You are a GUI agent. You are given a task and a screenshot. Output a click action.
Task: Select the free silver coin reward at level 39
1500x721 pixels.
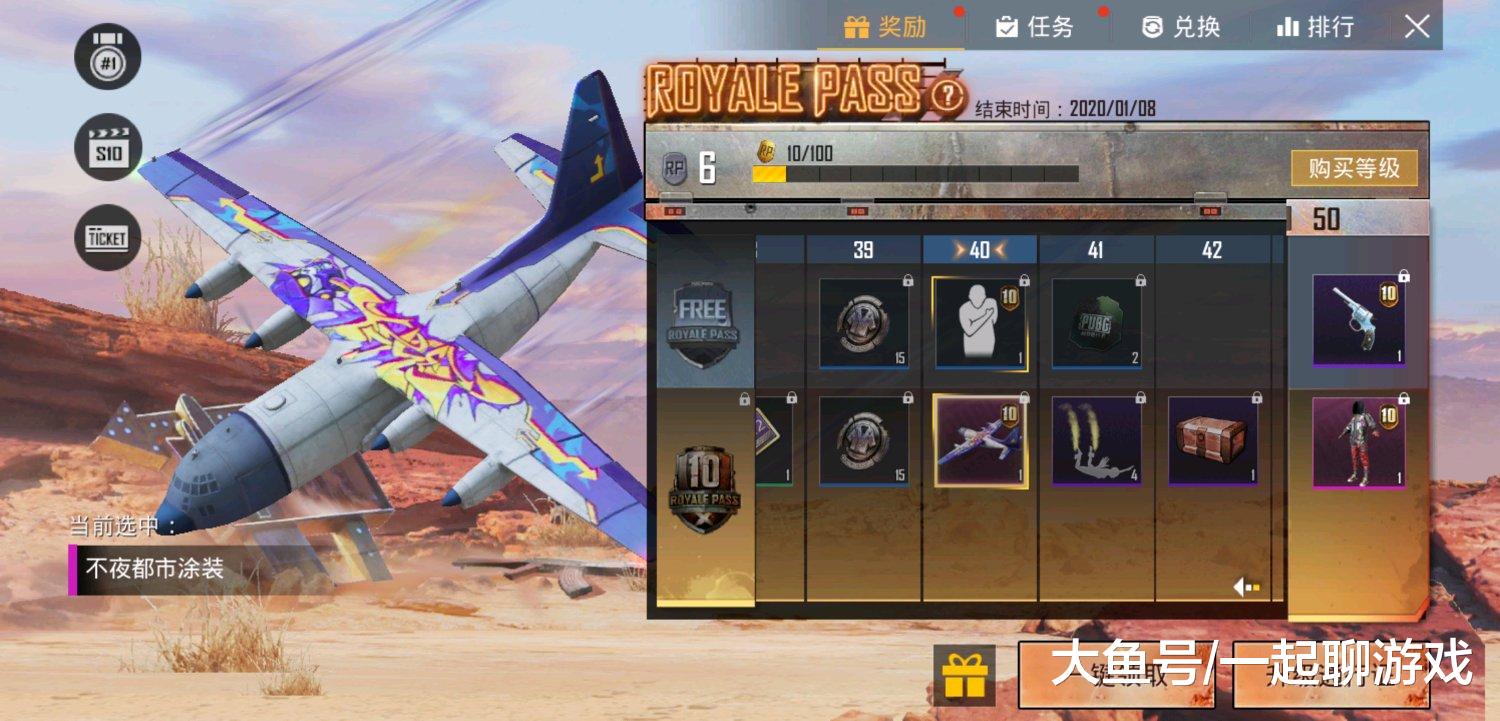click(864, 324)
